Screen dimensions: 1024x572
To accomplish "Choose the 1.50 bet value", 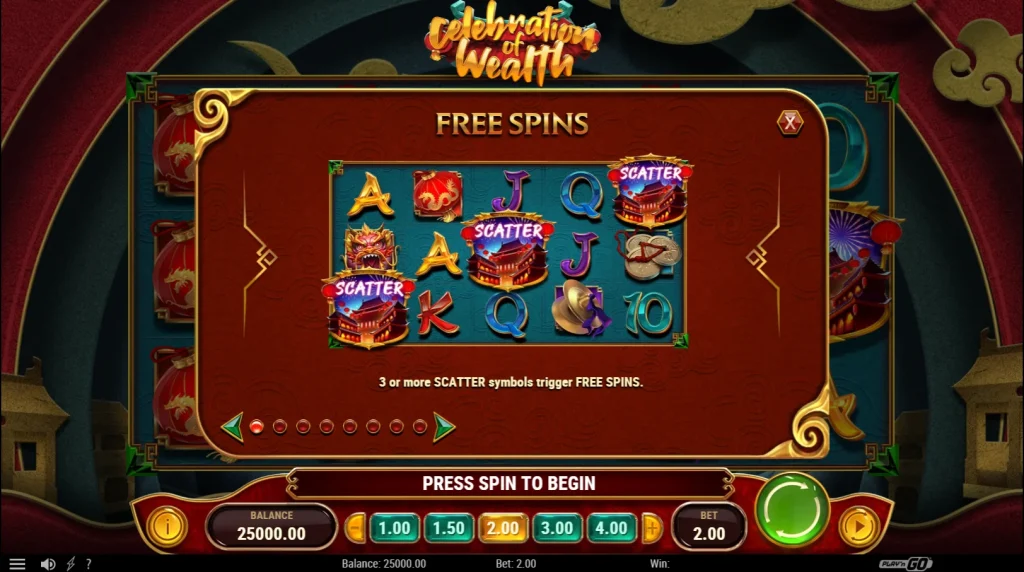I will click(448, 527).
